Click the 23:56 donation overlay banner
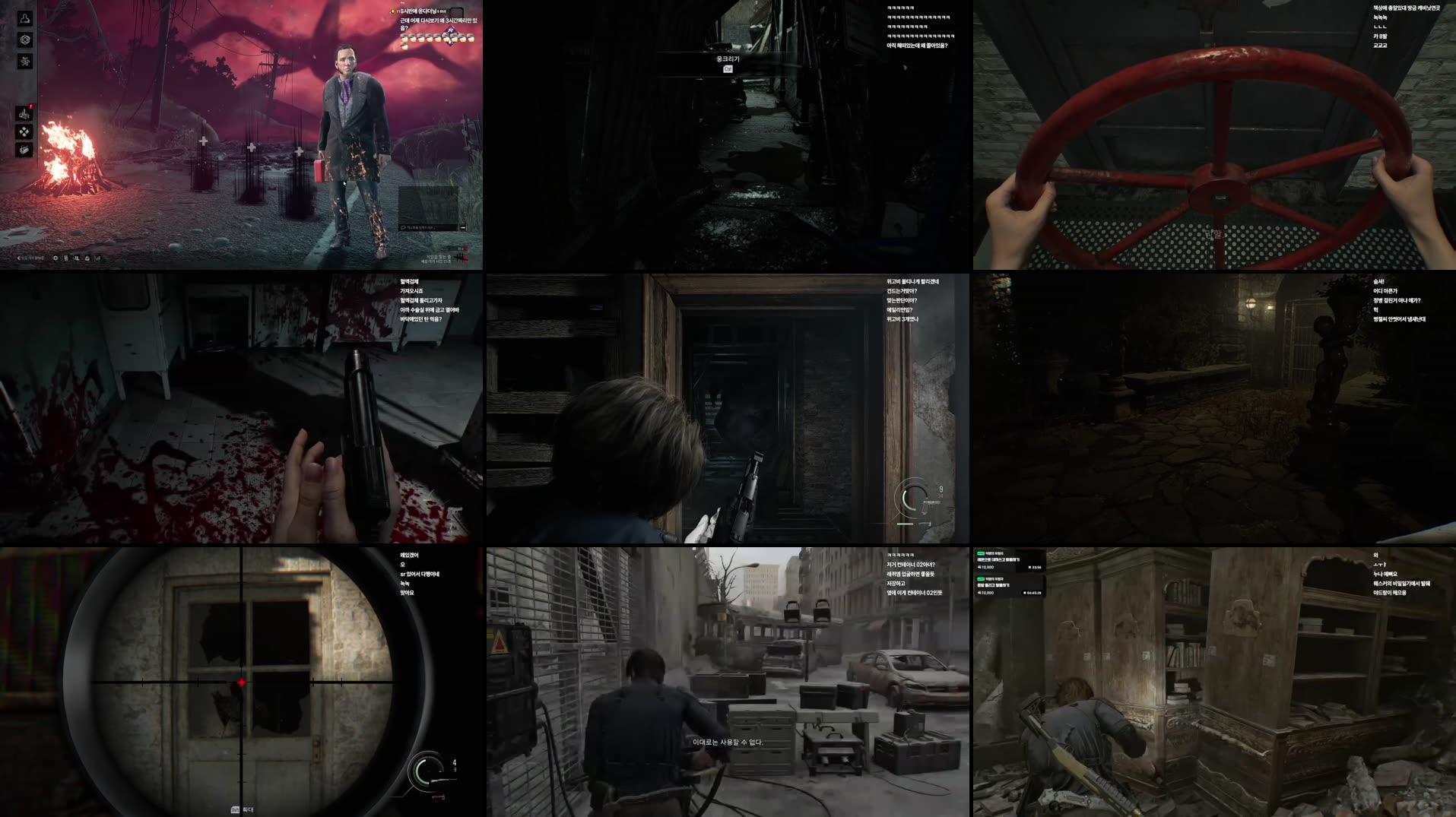The width and height of the screenshot is (1456, 817). tap(1034, 567)
